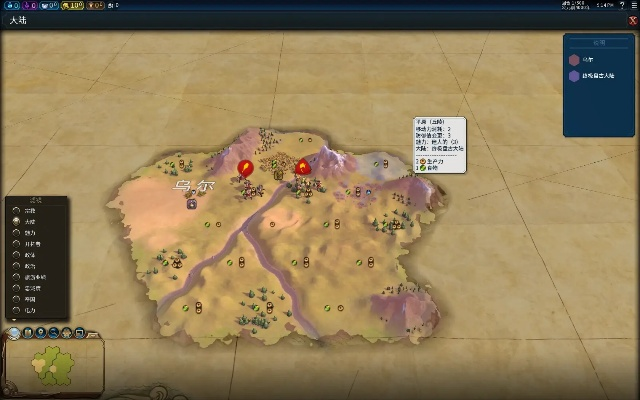The height and width of the screenshot is (400, 640).
Task: Open the magnifier map search
Action: coord(54,333)
